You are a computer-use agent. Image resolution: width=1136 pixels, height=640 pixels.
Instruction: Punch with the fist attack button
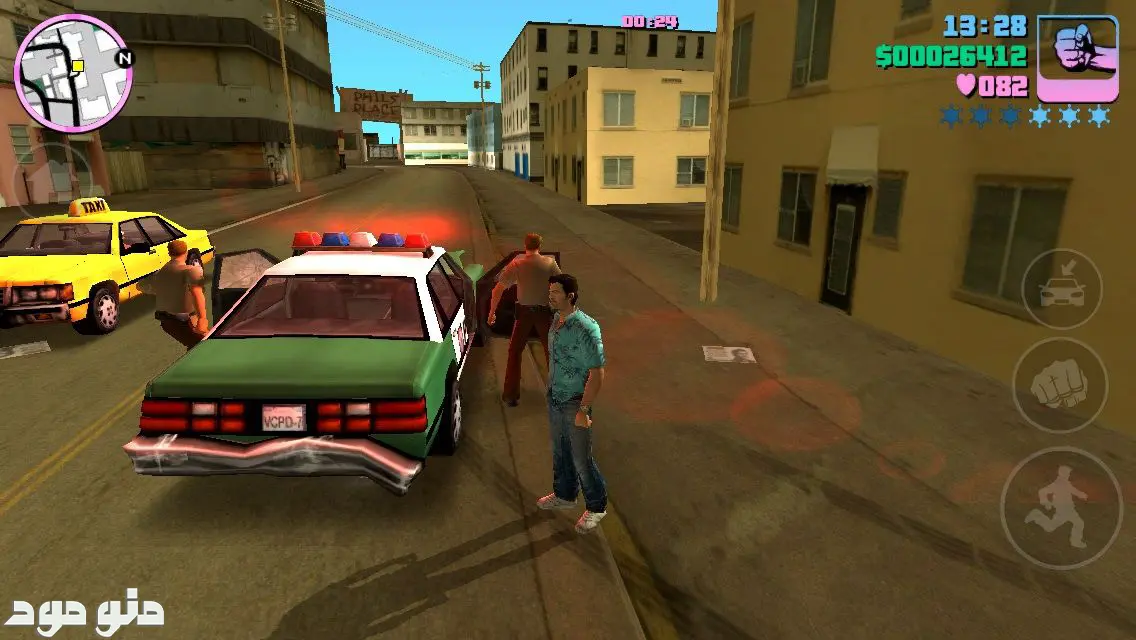pos(1059,385)
